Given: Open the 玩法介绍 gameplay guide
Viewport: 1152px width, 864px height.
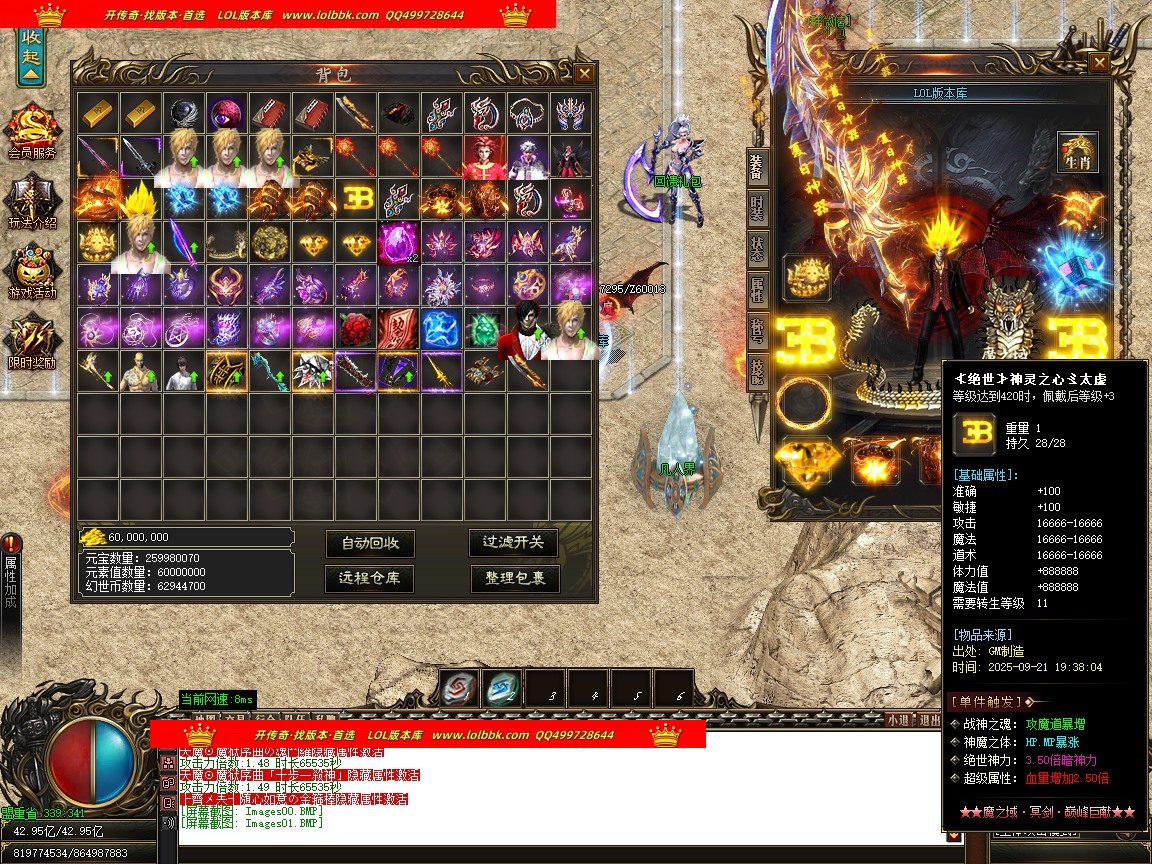Looking at the screenshot, I should [x=32, y=200].
